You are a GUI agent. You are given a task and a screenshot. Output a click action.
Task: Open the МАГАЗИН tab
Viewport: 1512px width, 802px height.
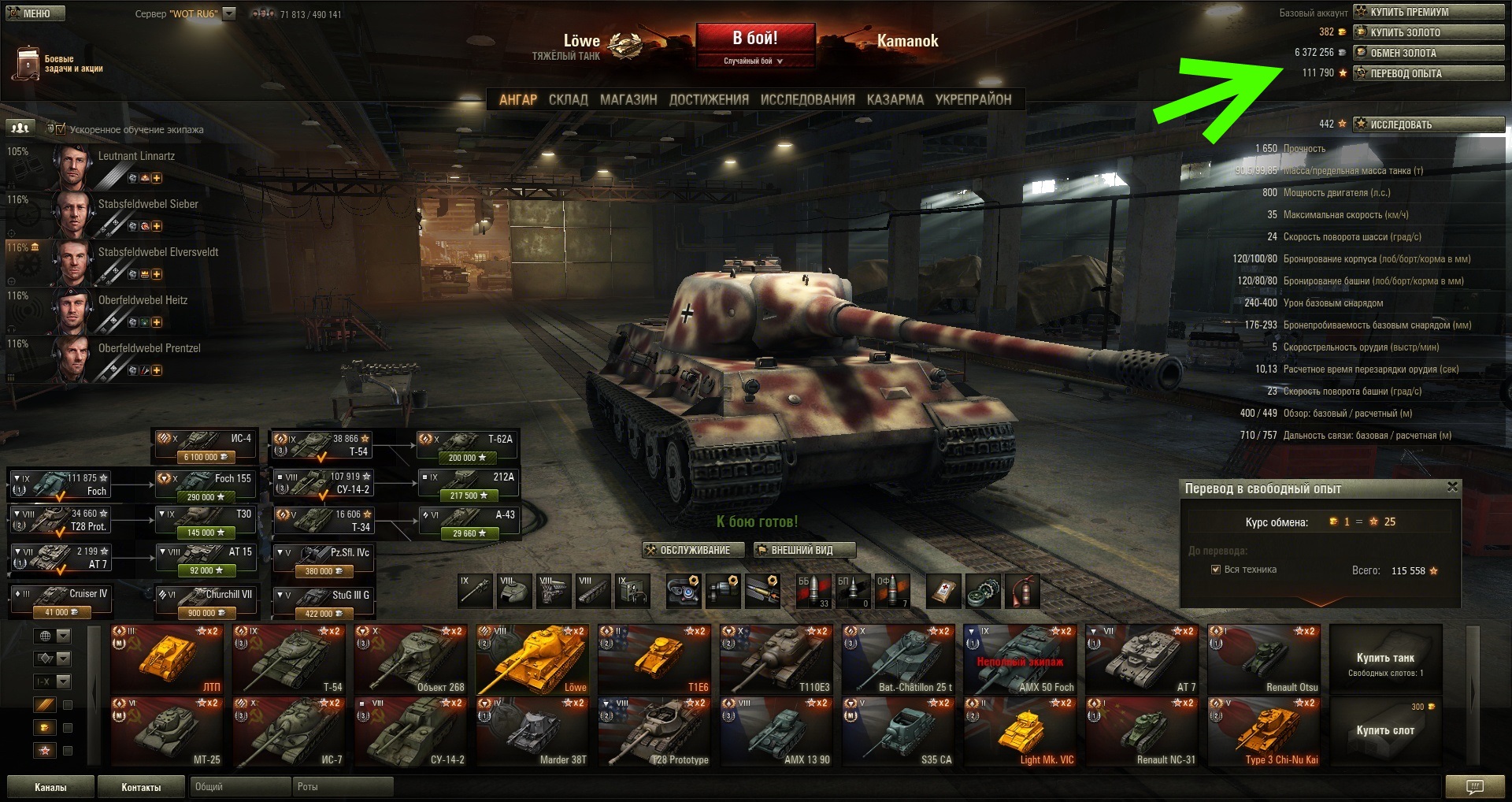coord(628,100)
